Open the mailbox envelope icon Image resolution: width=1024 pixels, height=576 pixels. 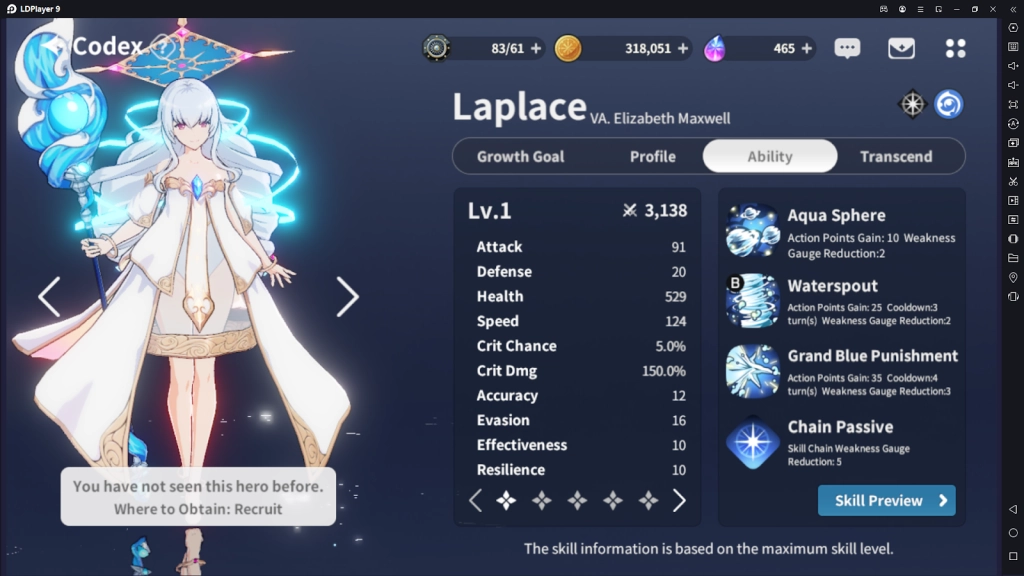click(901, 48)
